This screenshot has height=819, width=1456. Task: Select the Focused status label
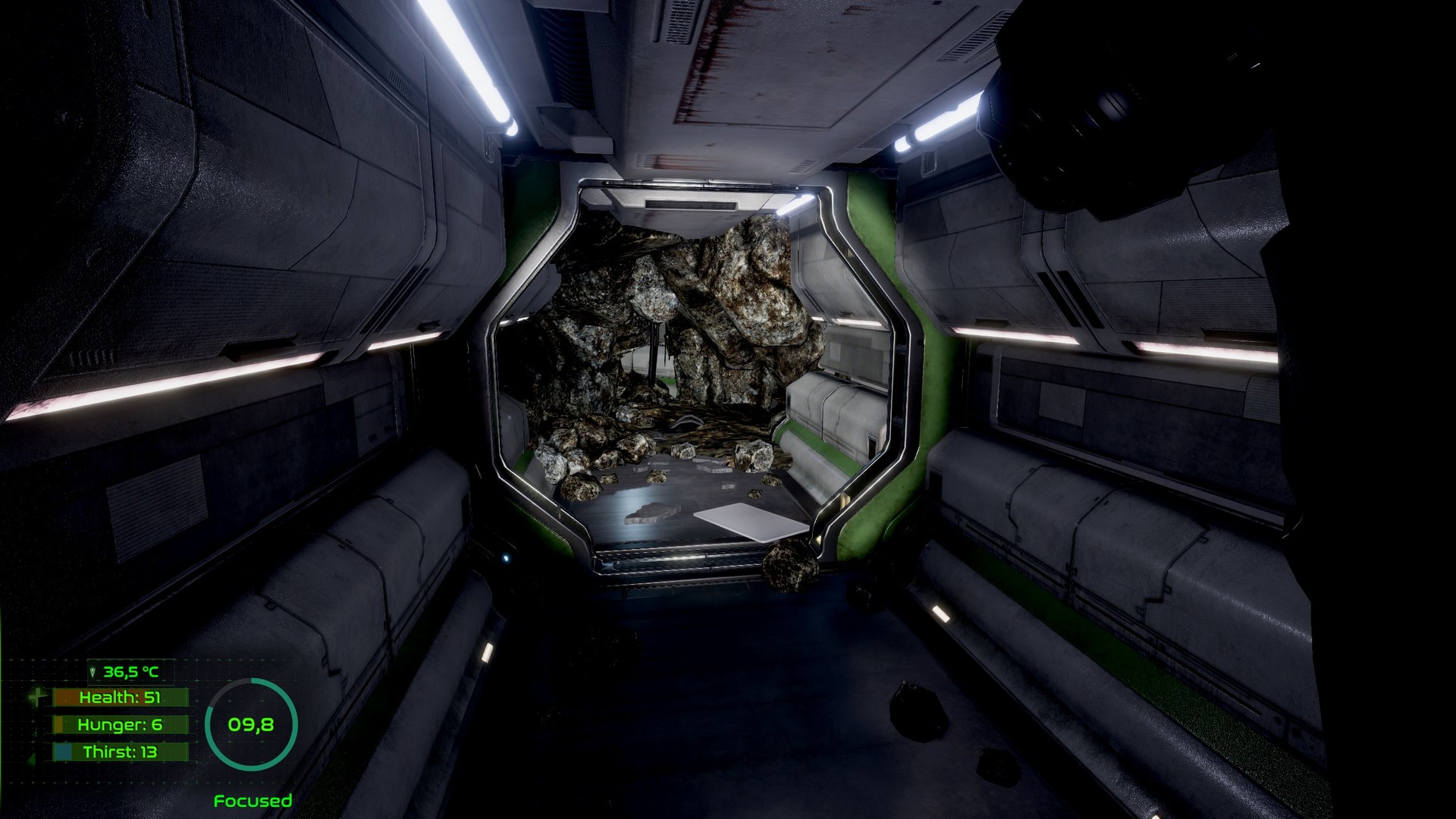[x=253, y=800]
